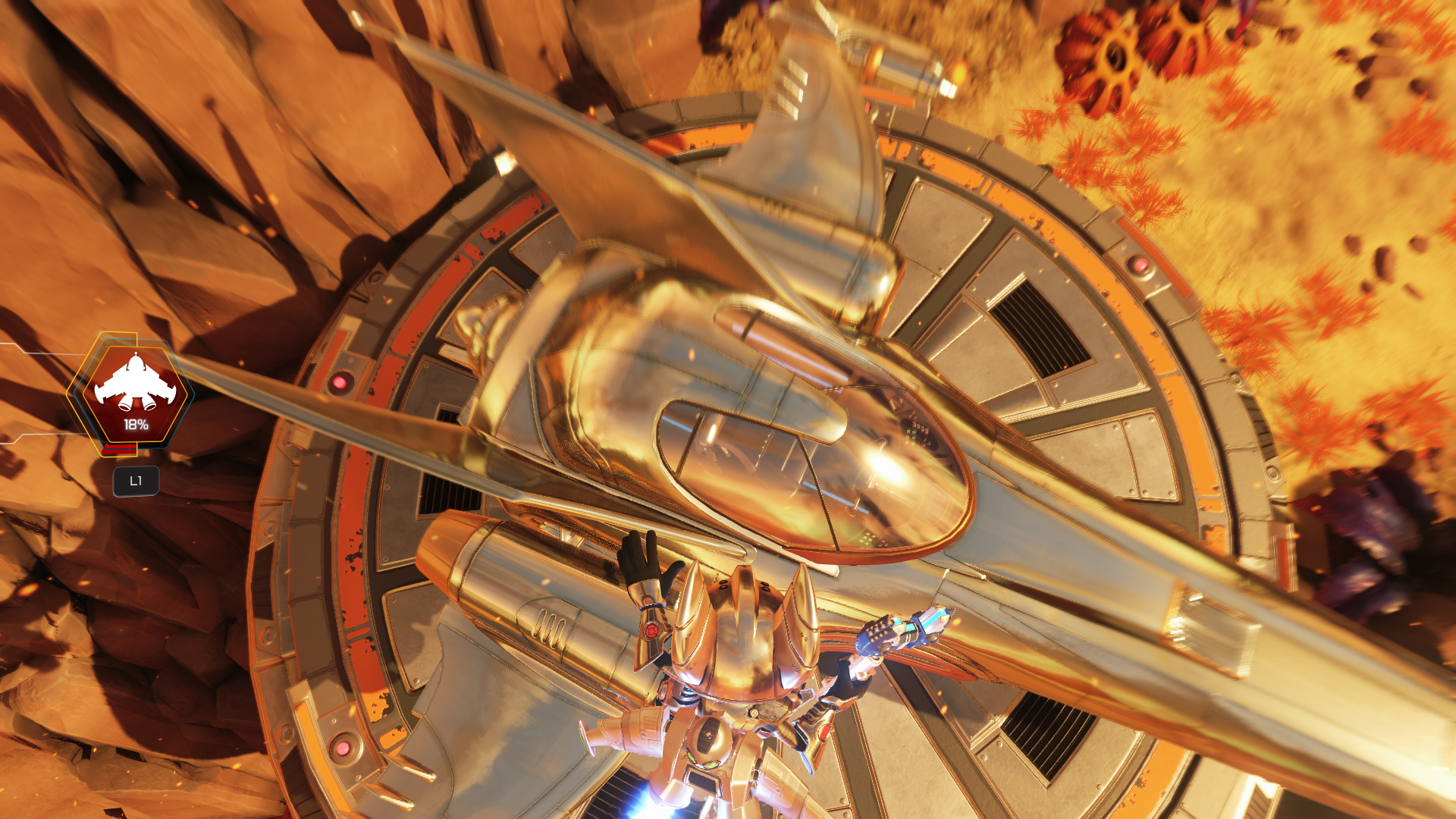Activate the ship ability hexagon icon
Screen dimensions: 1456x819
tap(135, 393)
